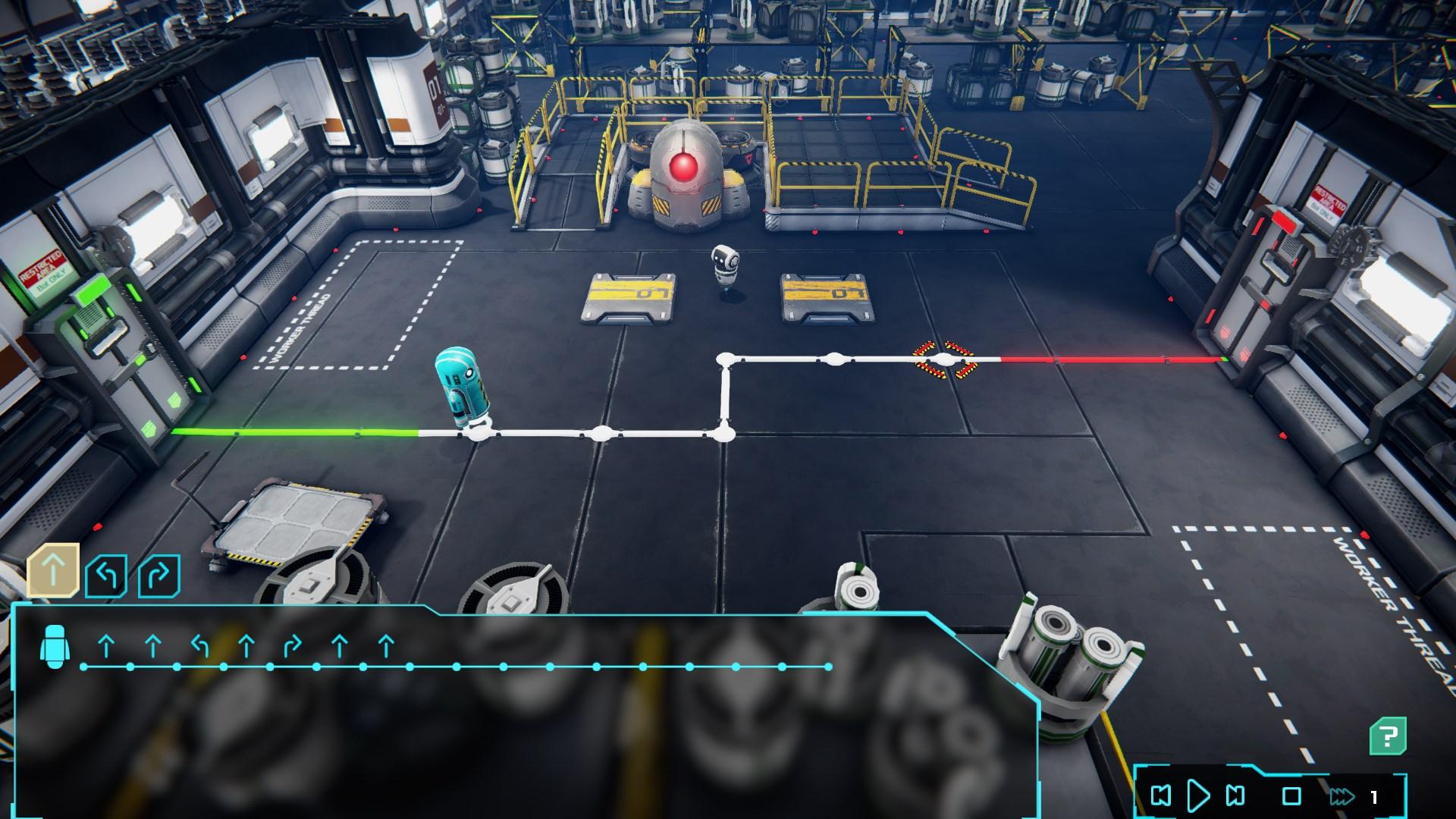Choose the turn right command button
Screen dimensions: 1456x819
pos(159,576)
